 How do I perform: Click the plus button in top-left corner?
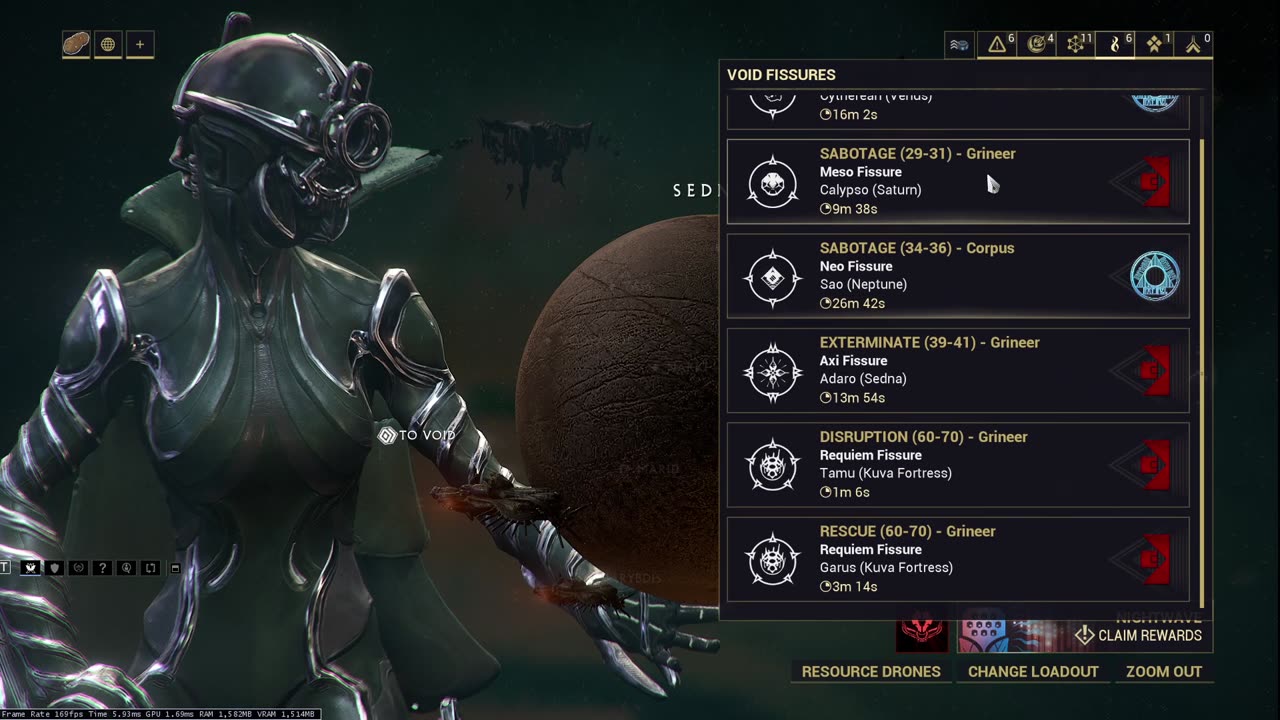tap(140, 44)
